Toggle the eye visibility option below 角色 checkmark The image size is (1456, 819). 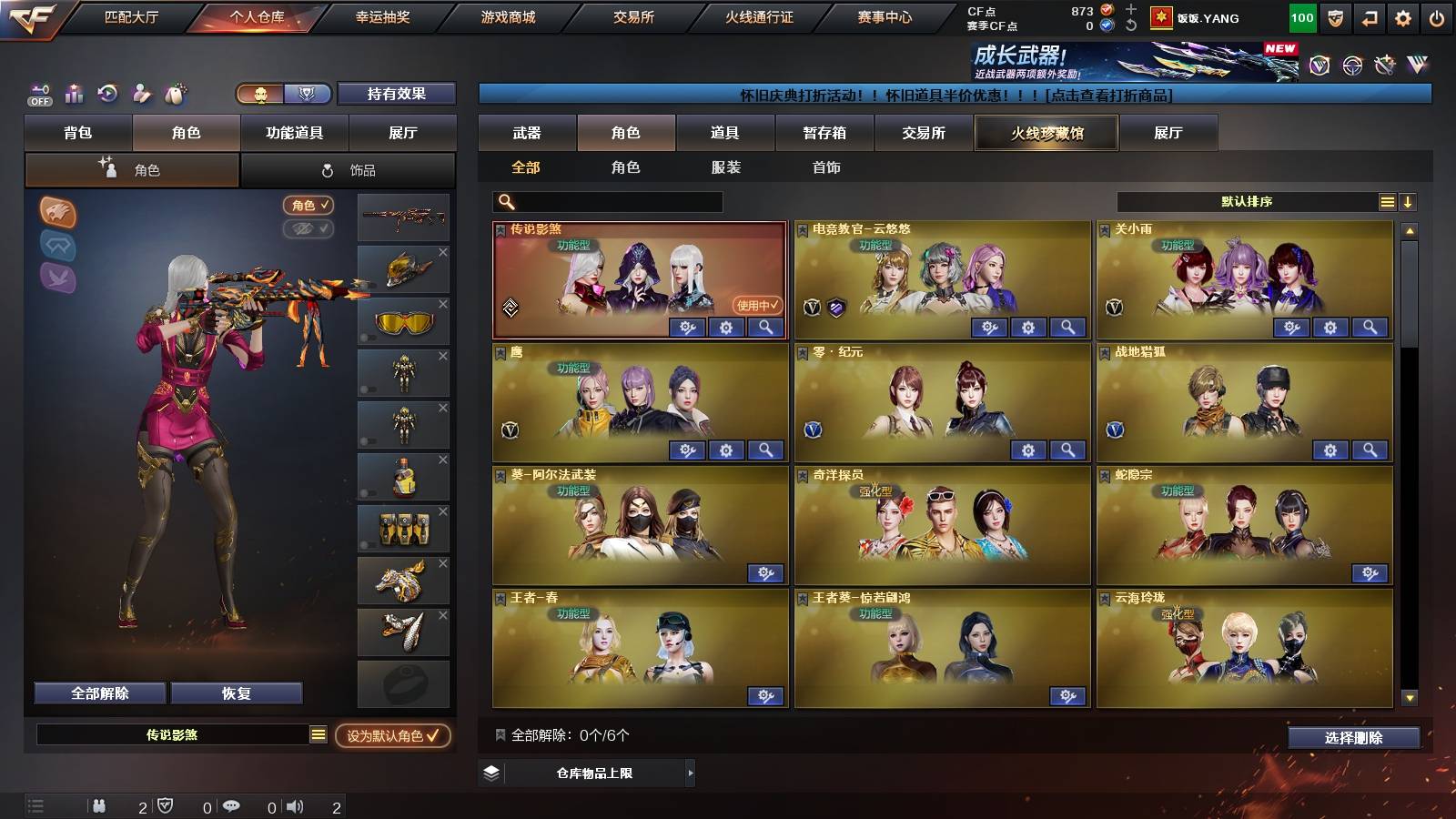[309, 228]
